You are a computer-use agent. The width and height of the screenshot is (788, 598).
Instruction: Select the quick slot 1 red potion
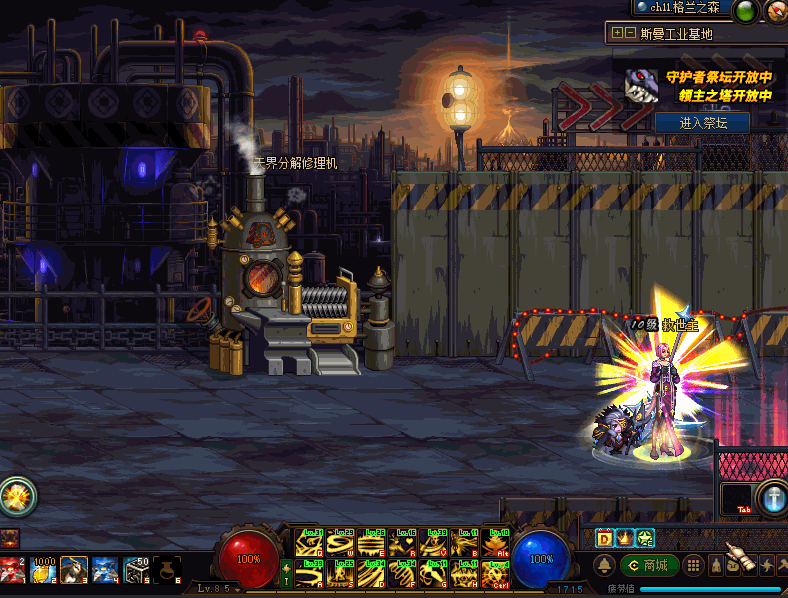click(12, 569)
